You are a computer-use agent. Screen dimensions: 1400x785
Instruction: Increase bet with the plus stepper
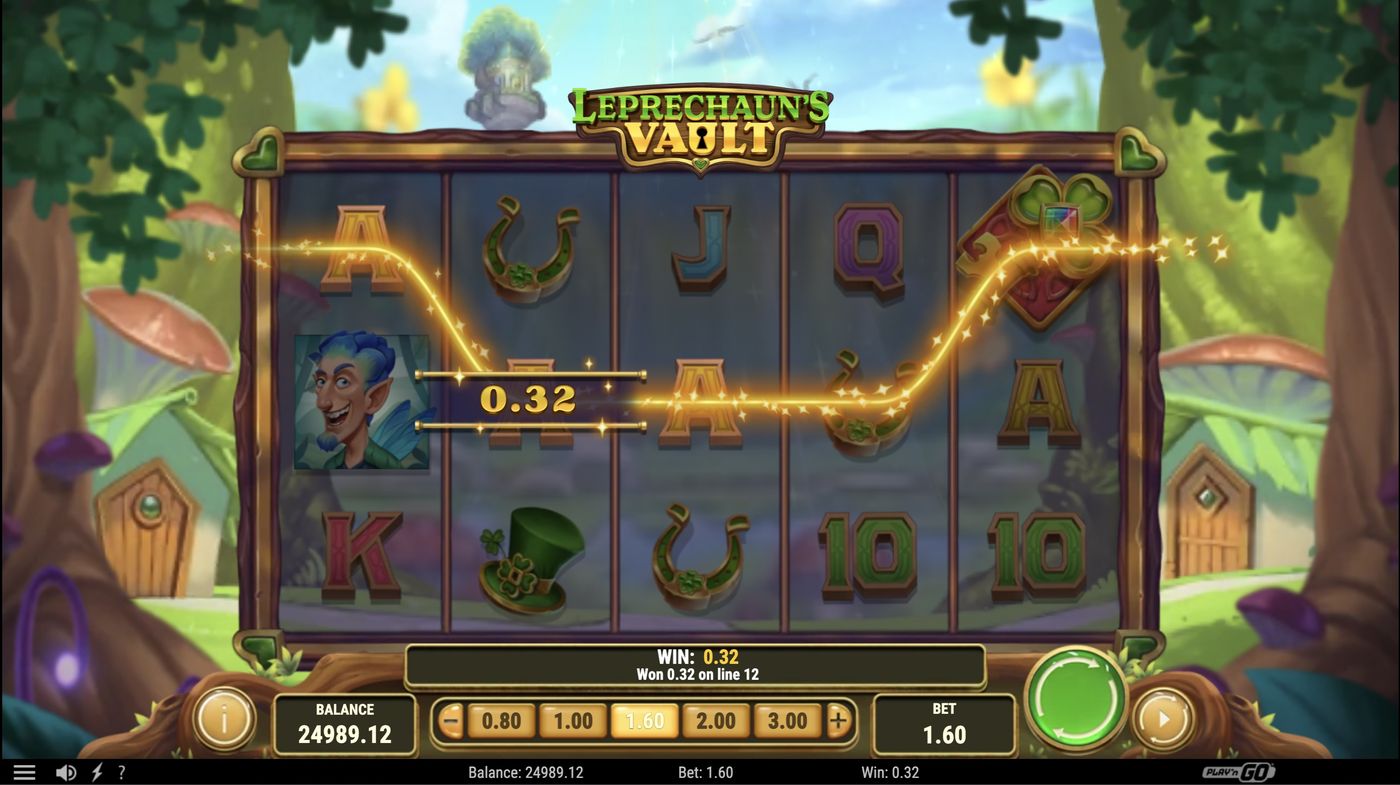[x=838, y=719]
